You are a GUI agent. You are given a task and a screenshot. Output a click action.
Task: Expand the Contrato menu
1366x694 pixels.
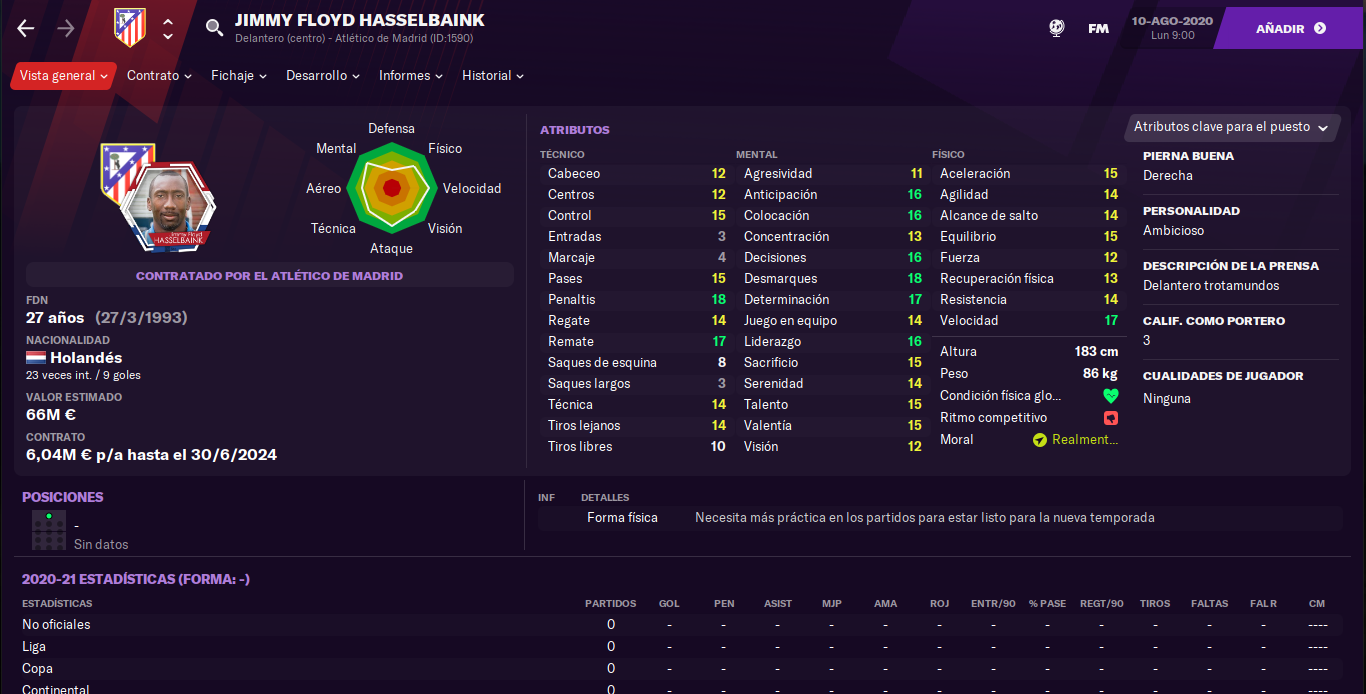pos(159,76)
